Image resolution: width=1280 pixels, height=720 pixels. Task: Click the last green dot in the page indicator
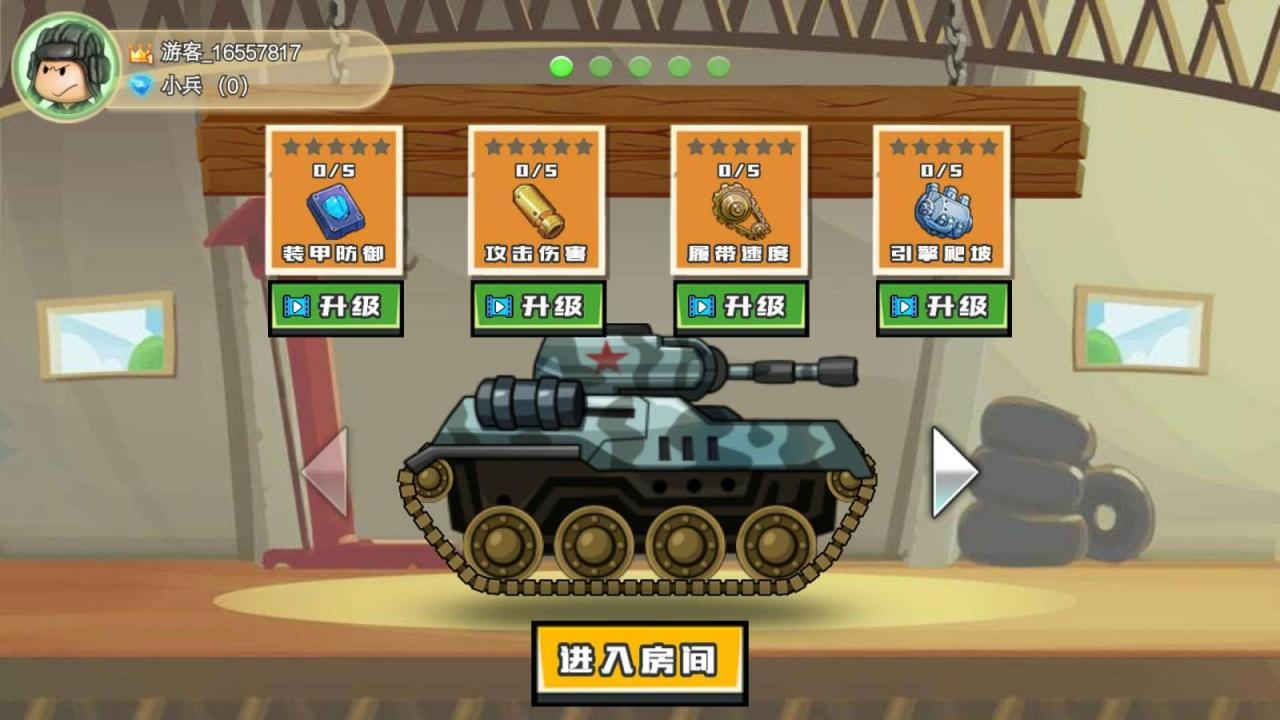(720, 68)
